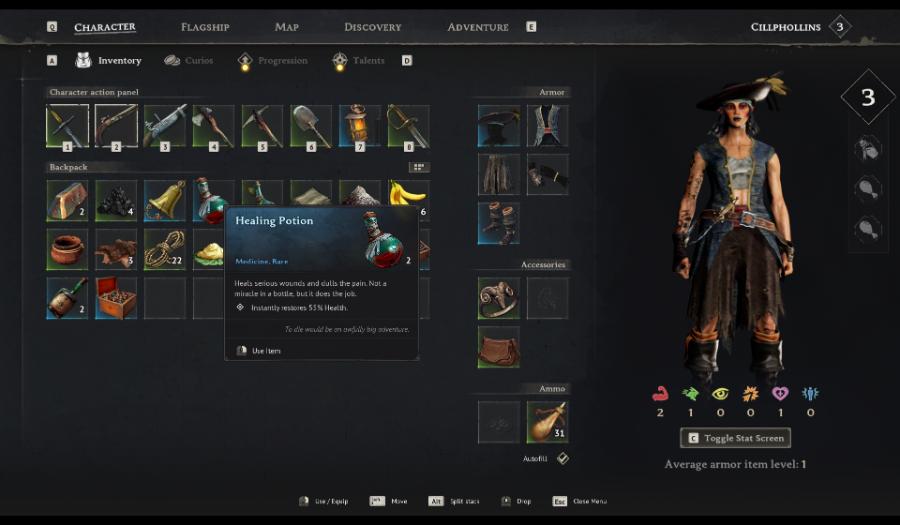Switch to the Map tab
The image size is (900, 525).
click(x=287, y=27)
